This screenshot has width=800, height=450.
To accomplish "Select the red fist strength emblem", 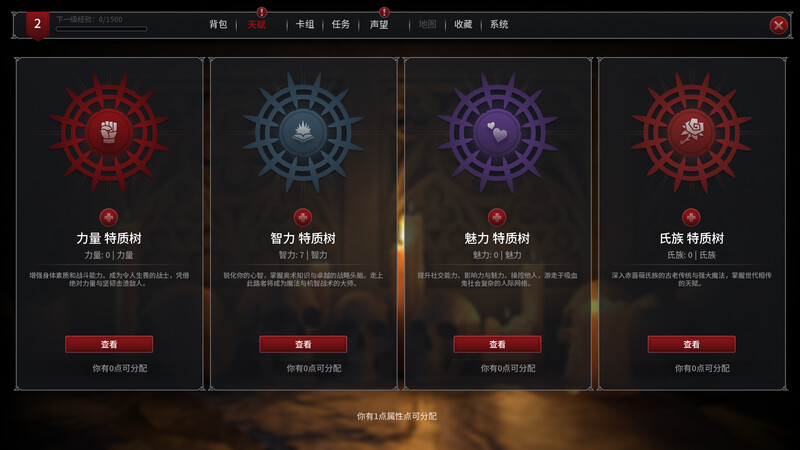I will 109,130.
